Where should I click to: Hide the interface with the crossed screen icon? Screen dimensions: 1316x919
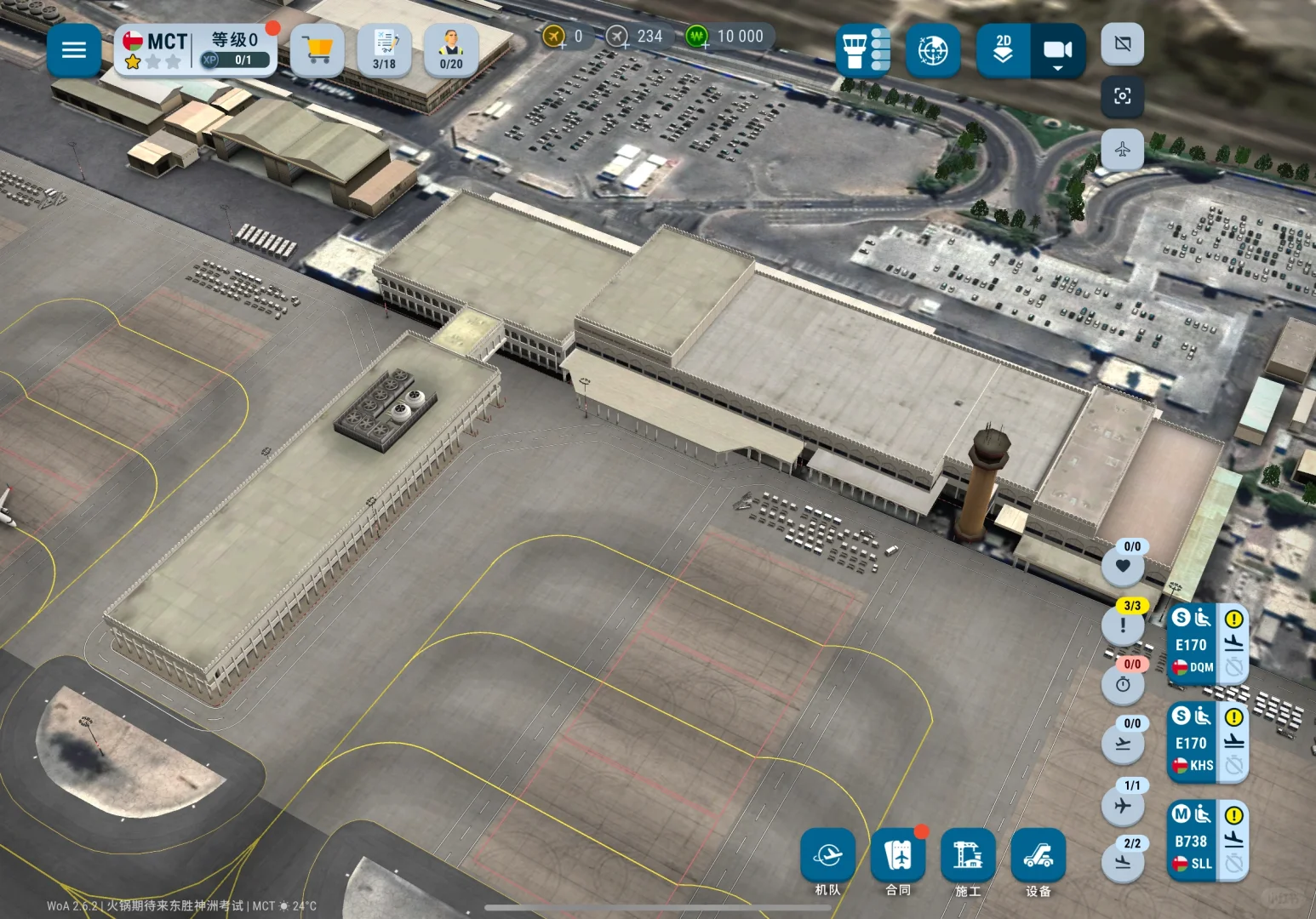point(1123,43)
